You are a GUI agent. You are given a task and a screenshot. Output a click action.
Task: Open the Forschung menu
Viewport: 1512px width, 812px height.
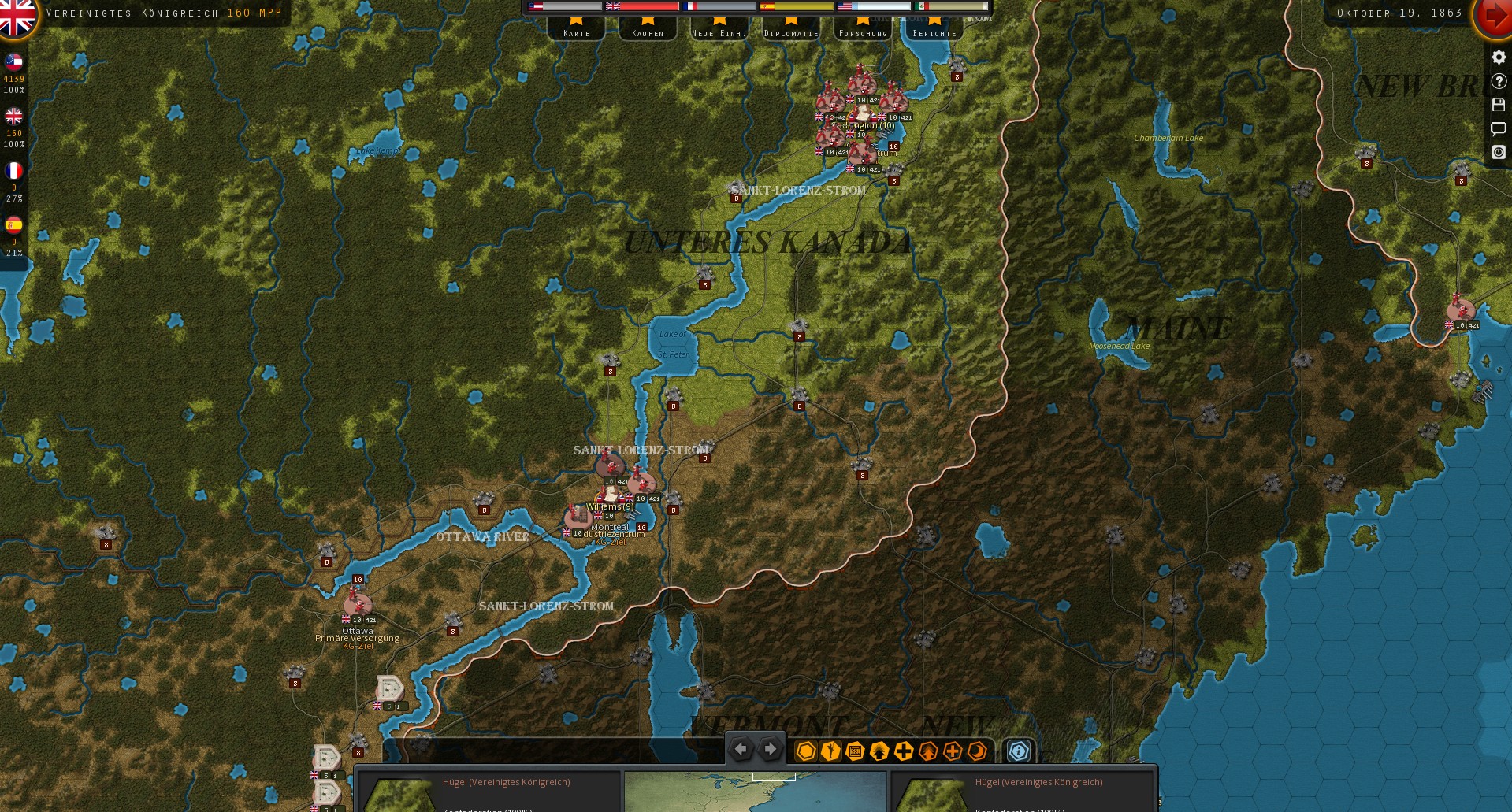coord(863,32)
